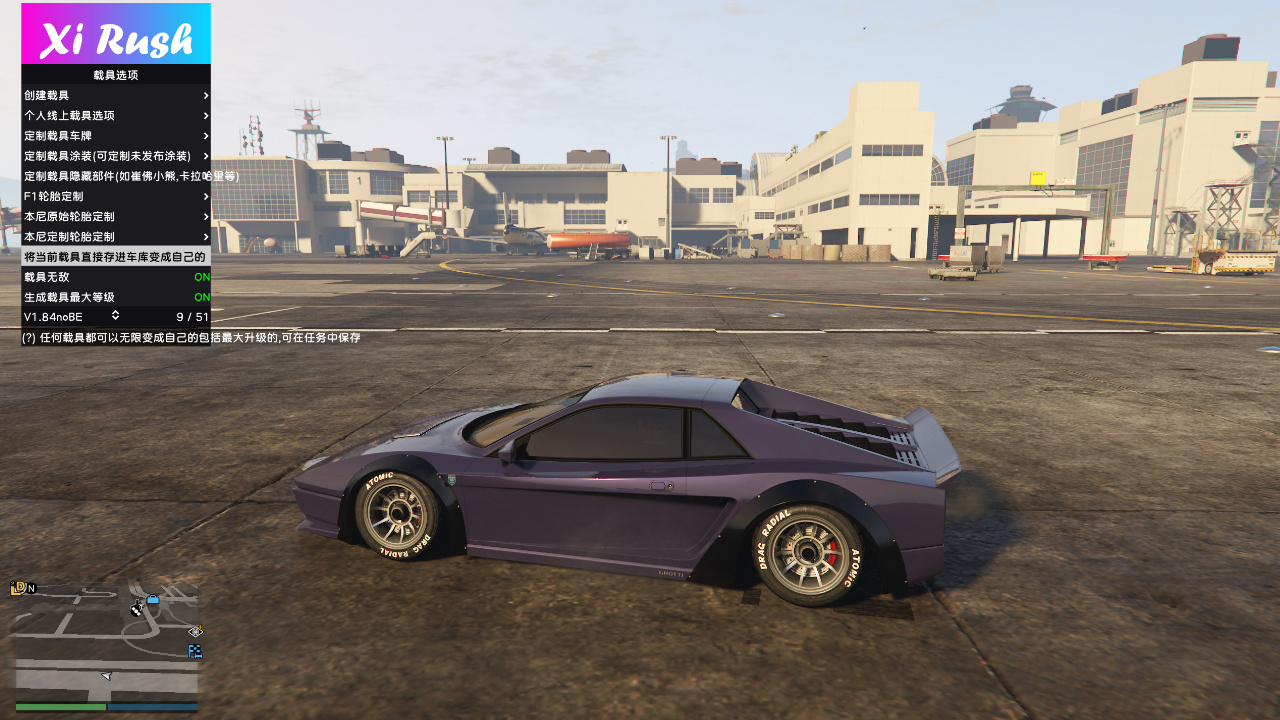The height and width of the screenshot is (720, 1280).
Task: Open F1轮胎定制 submenu
Action: pos(115,196)
